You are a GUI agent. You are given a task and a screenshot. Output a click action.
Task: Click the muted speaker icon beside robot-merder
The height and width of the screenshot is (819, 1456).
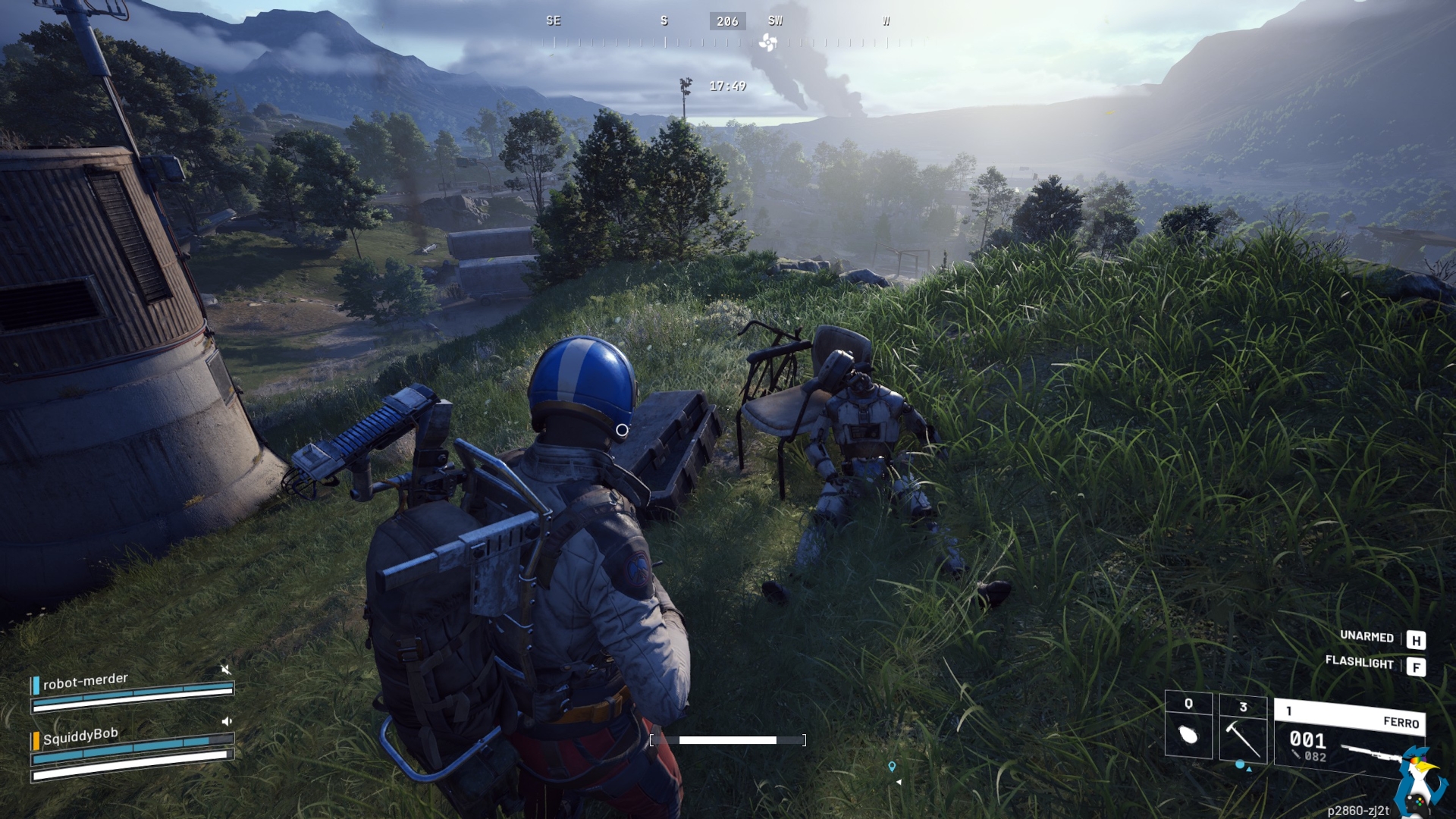pyautogui.click(x=225, y=669)
